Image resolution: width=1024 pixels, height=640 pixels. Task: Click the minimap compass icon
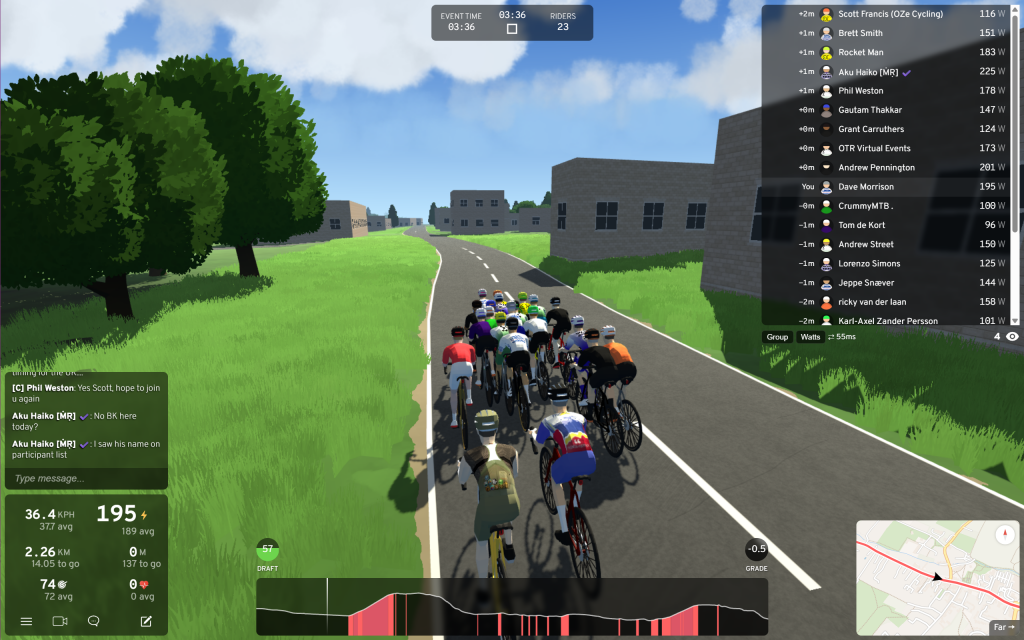[x=1005, y=535]
